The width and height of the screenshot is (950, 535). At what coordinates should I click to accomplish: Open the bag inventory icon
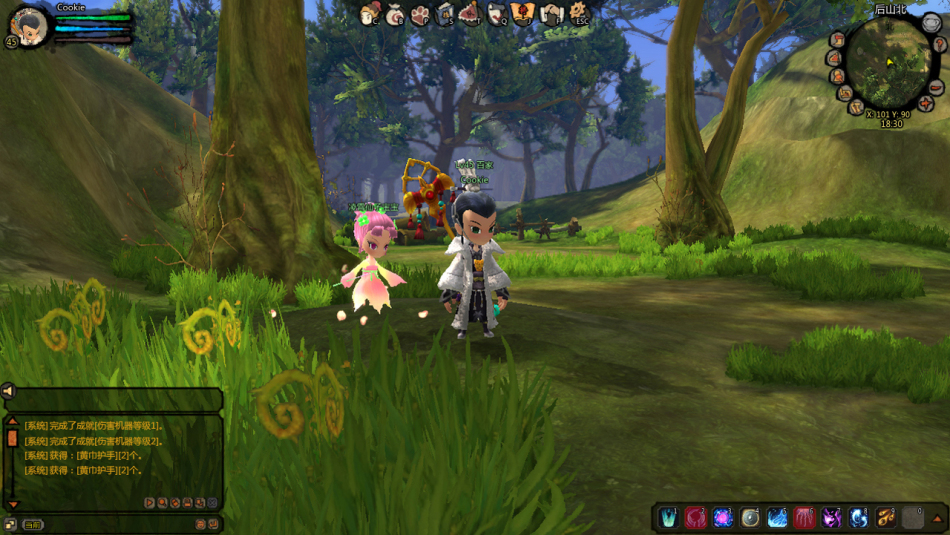[395, 14]
